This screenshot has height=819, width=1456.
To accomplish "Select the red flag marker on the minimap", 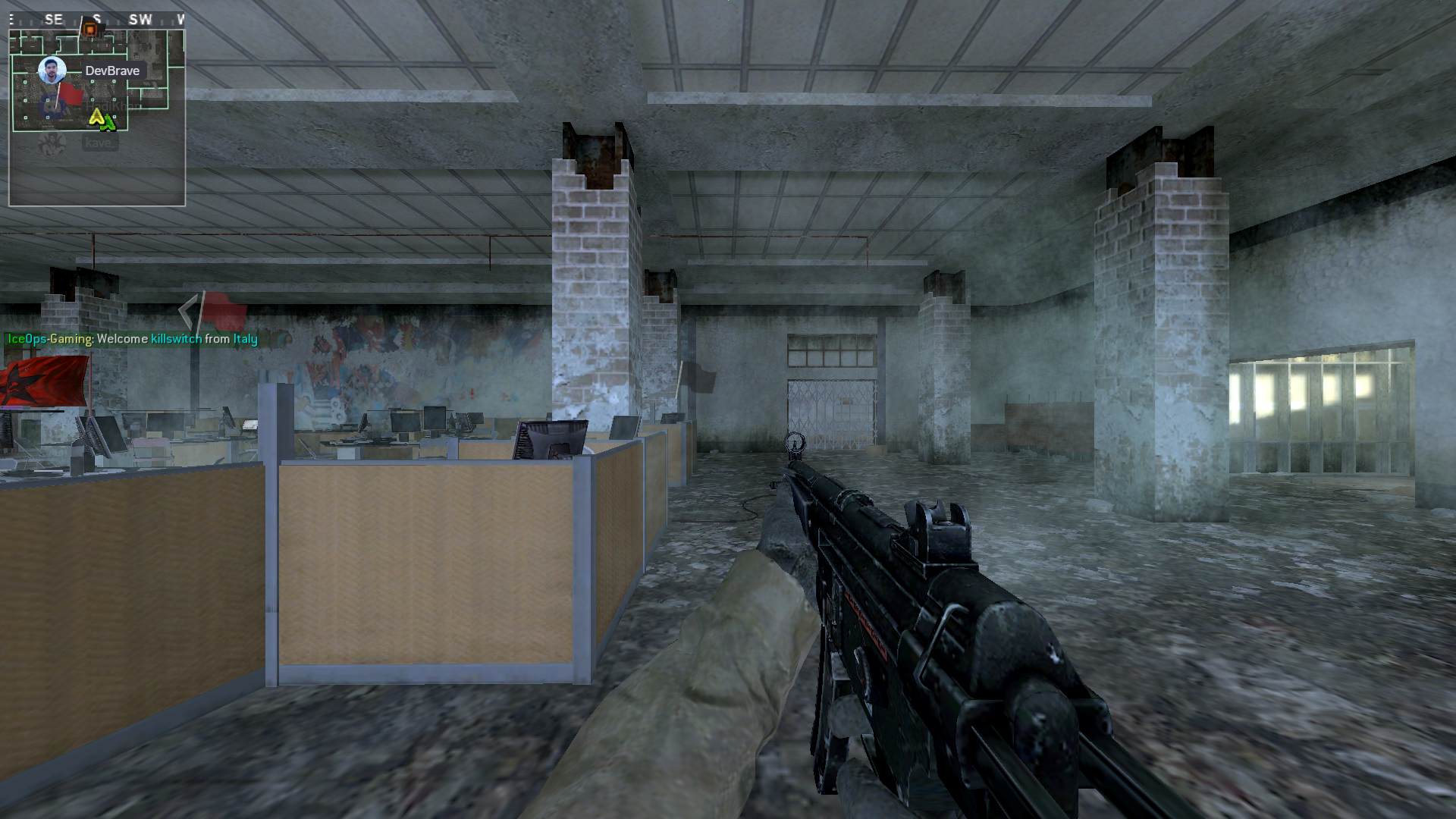I will (70, 95).
